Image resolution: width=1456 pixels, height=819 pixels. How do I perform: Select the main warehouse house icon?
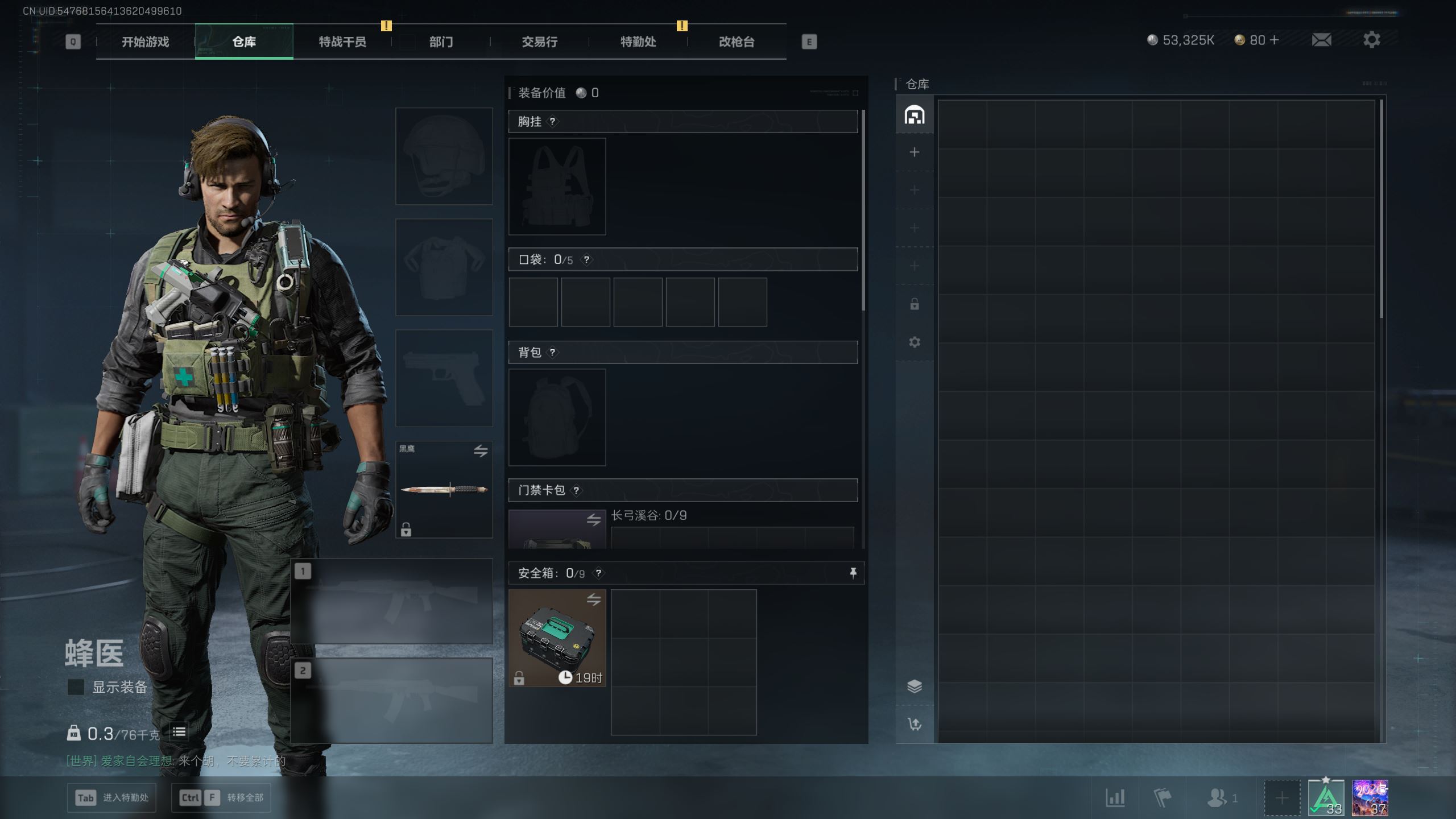pyautogui.click(x=914, y=115)
